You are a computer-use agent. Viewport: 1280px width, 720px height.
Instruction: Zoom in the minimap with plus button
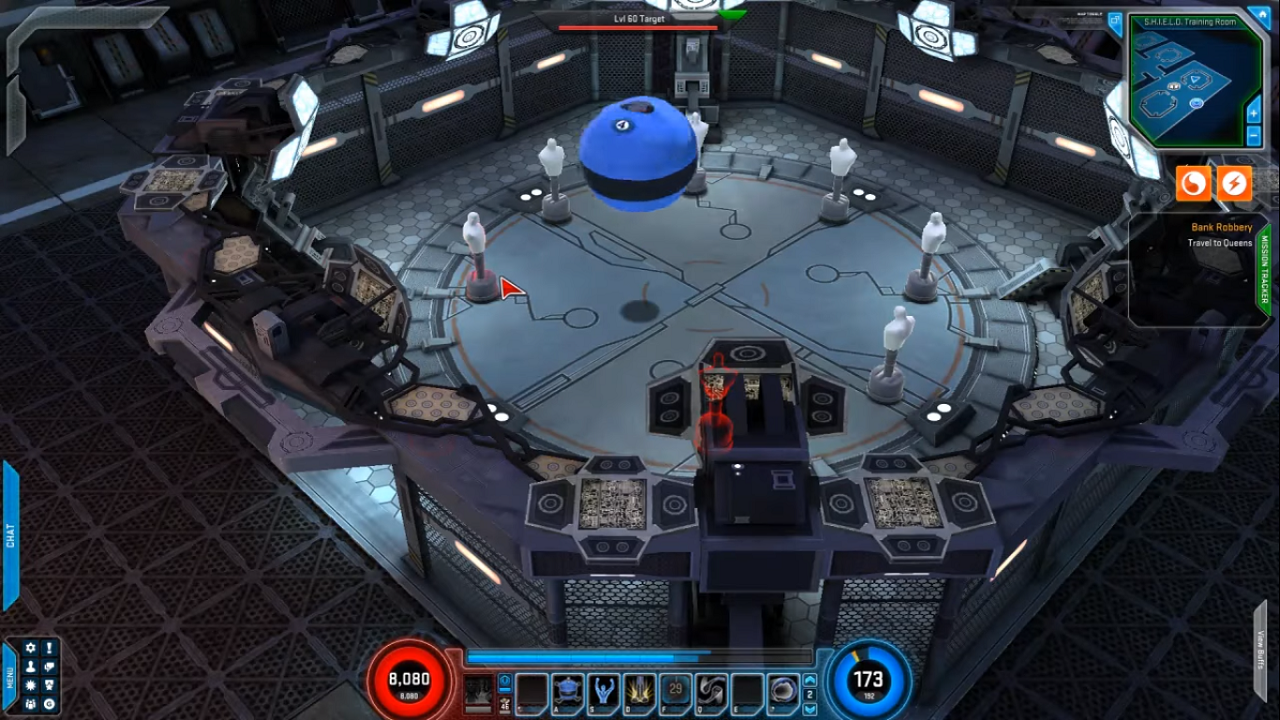[x=1254, y=113]
